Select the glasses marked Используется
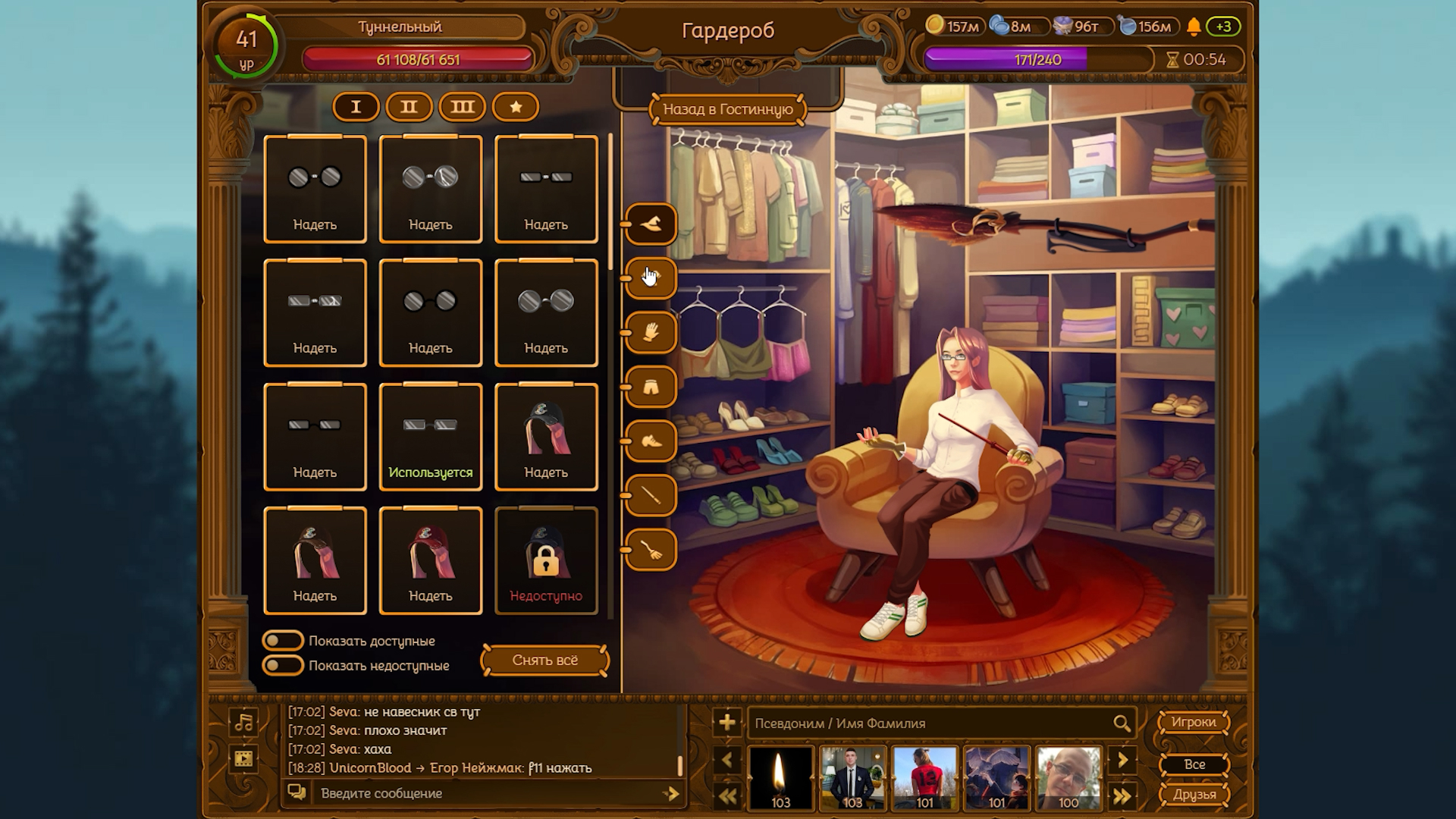 [430, 436]
